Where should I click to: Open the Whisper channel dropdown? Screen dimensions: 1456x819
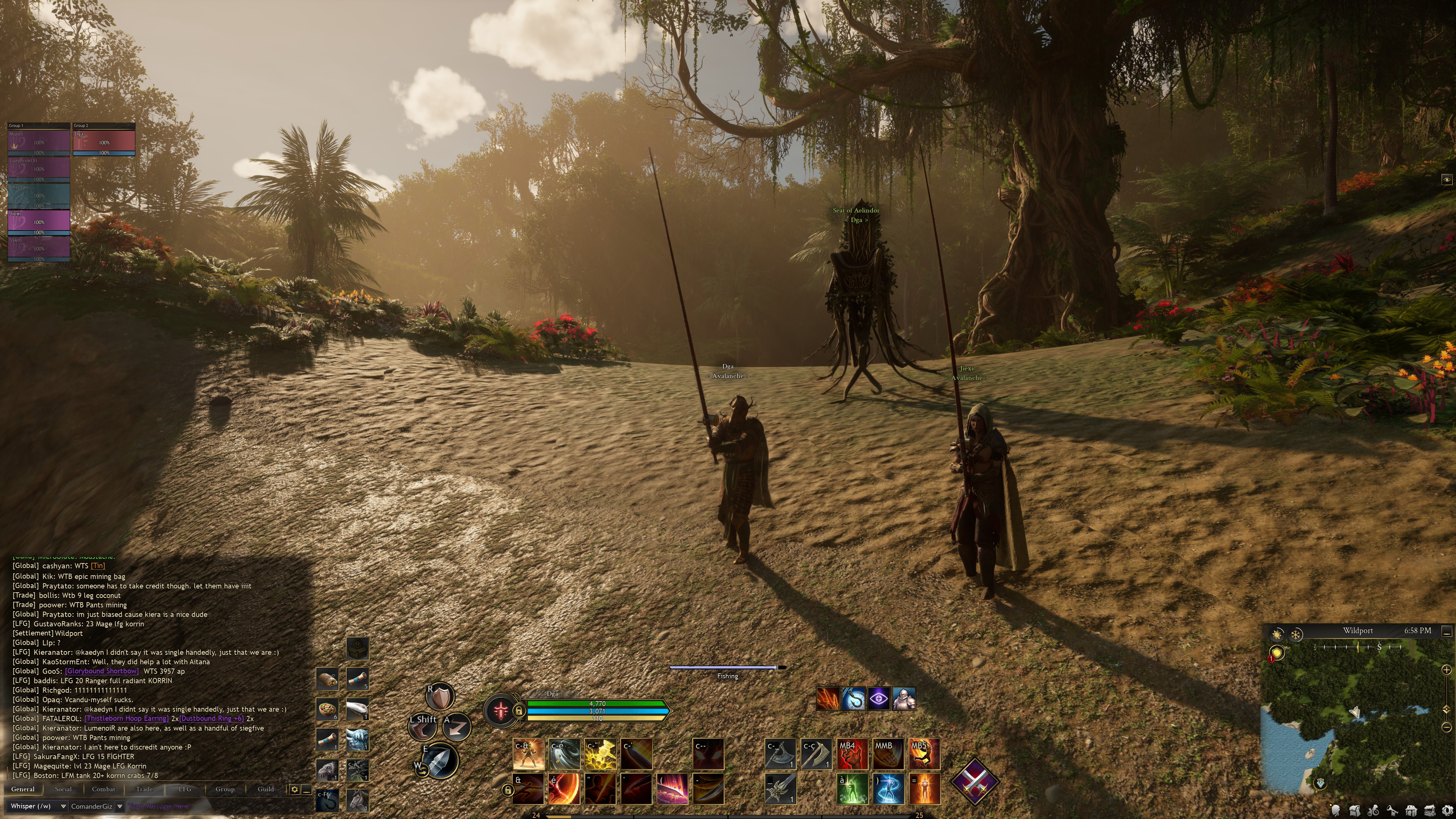click(63, 806)
